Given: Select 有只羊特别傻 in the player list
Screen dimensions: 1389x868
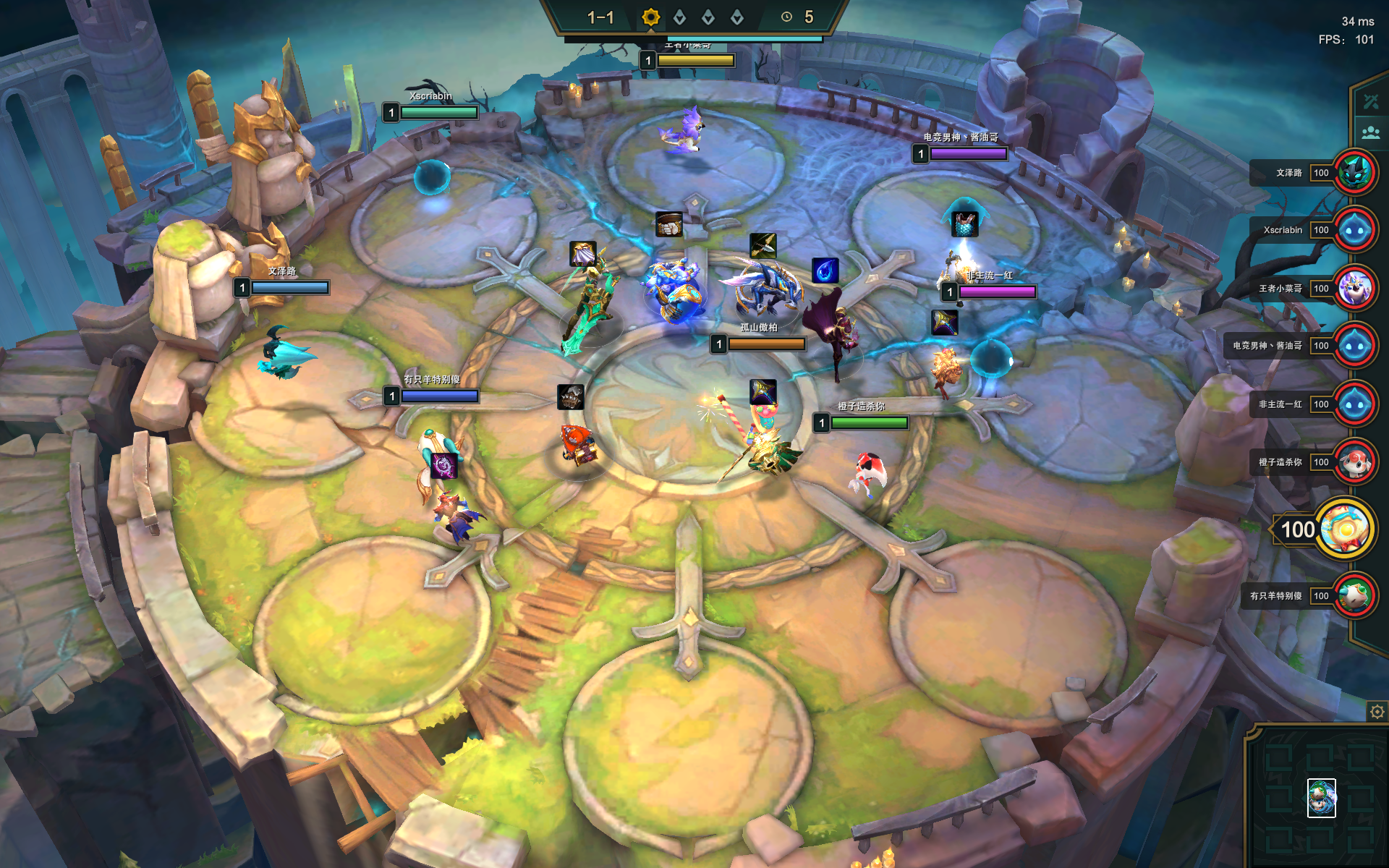Looking at the screenshot, I should [1354, 595].
